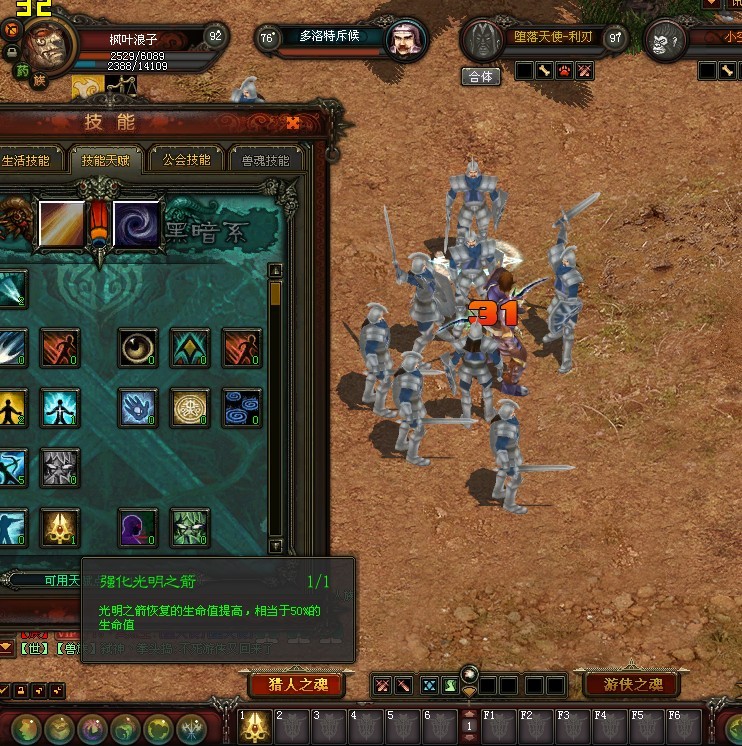Show the 兽魂技能 tab
The image size is (742, 746).
pyautogui.click(x=265, y=160)
